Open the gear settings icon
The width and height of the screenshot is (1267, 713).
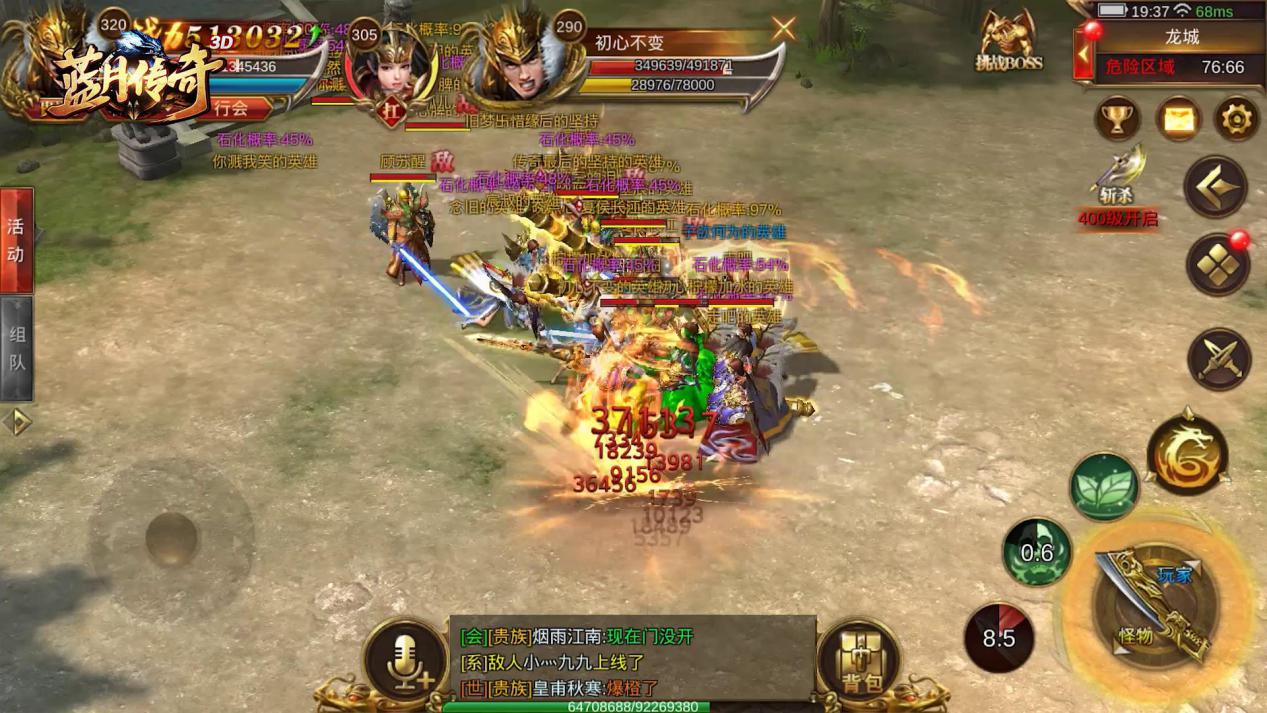point(1236,120)
